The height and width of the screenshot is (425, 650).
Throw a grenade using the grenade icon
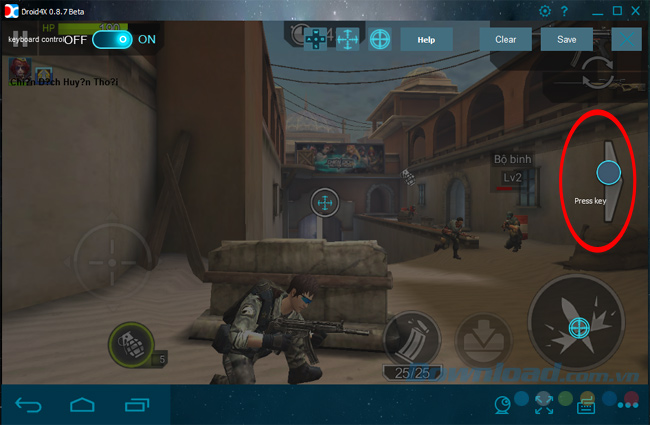tap(128, 345)
